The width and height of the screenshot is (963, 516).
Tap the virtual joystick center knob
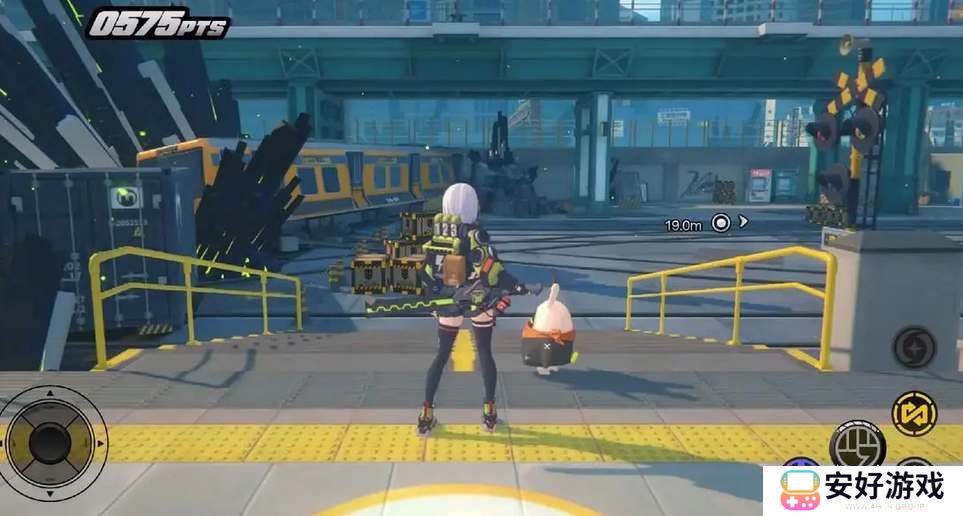tap(49, 441)
